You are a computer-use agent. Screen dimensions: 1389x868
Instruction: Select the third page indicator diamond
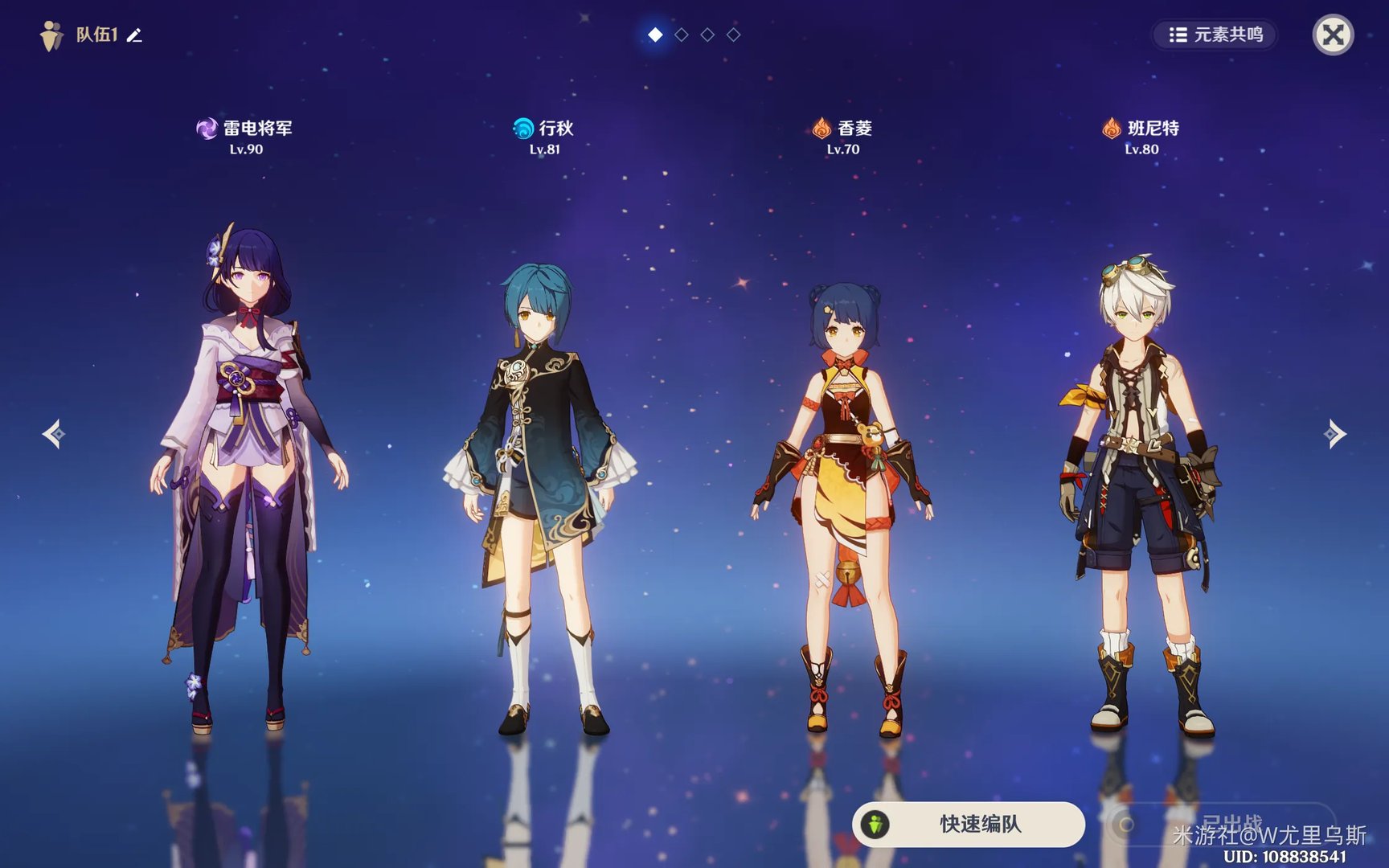coord(707,35)
